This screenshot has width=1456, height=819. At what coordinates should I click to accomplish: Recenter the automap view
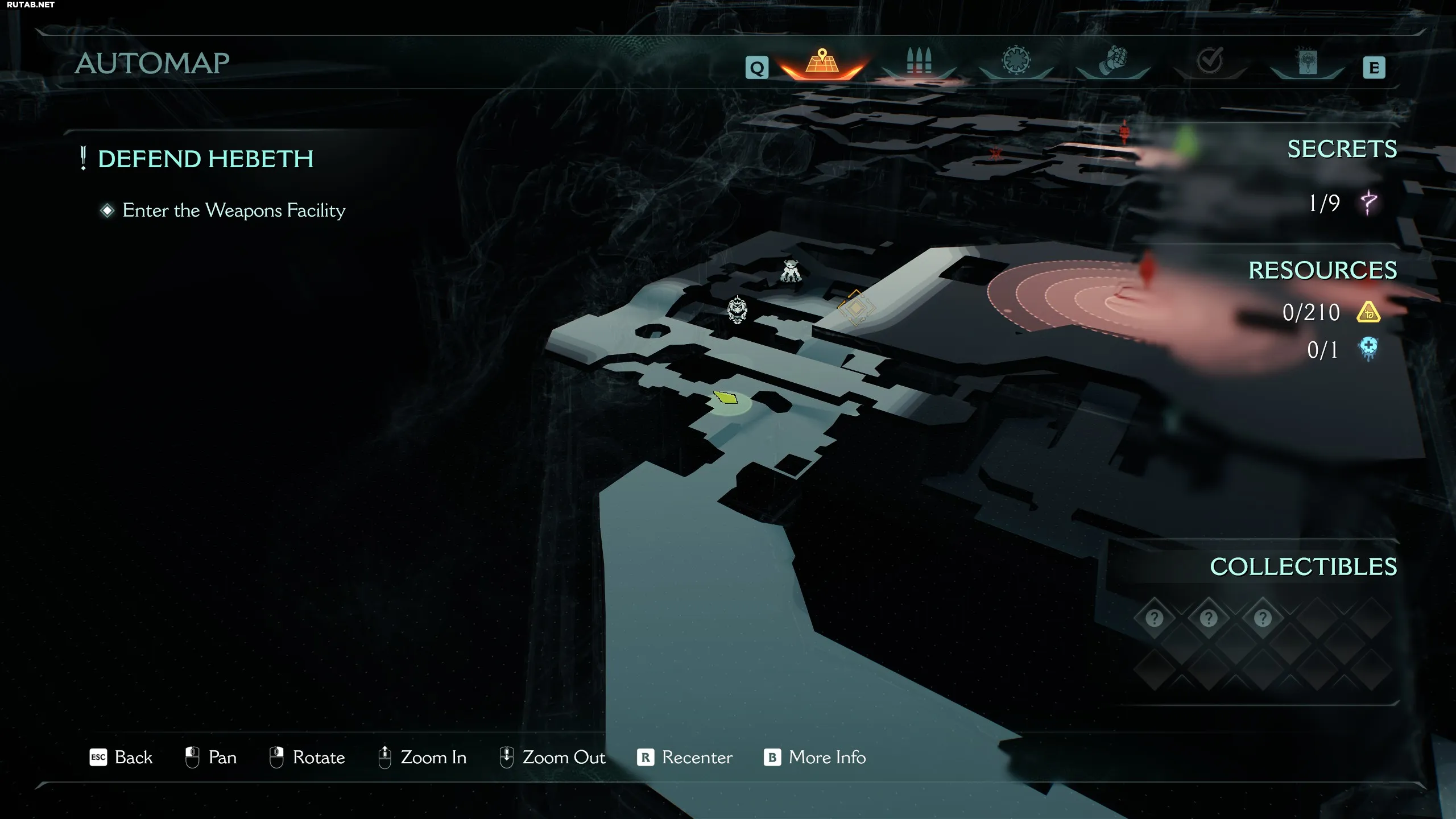pyautogui.click(x=685, y=758)
